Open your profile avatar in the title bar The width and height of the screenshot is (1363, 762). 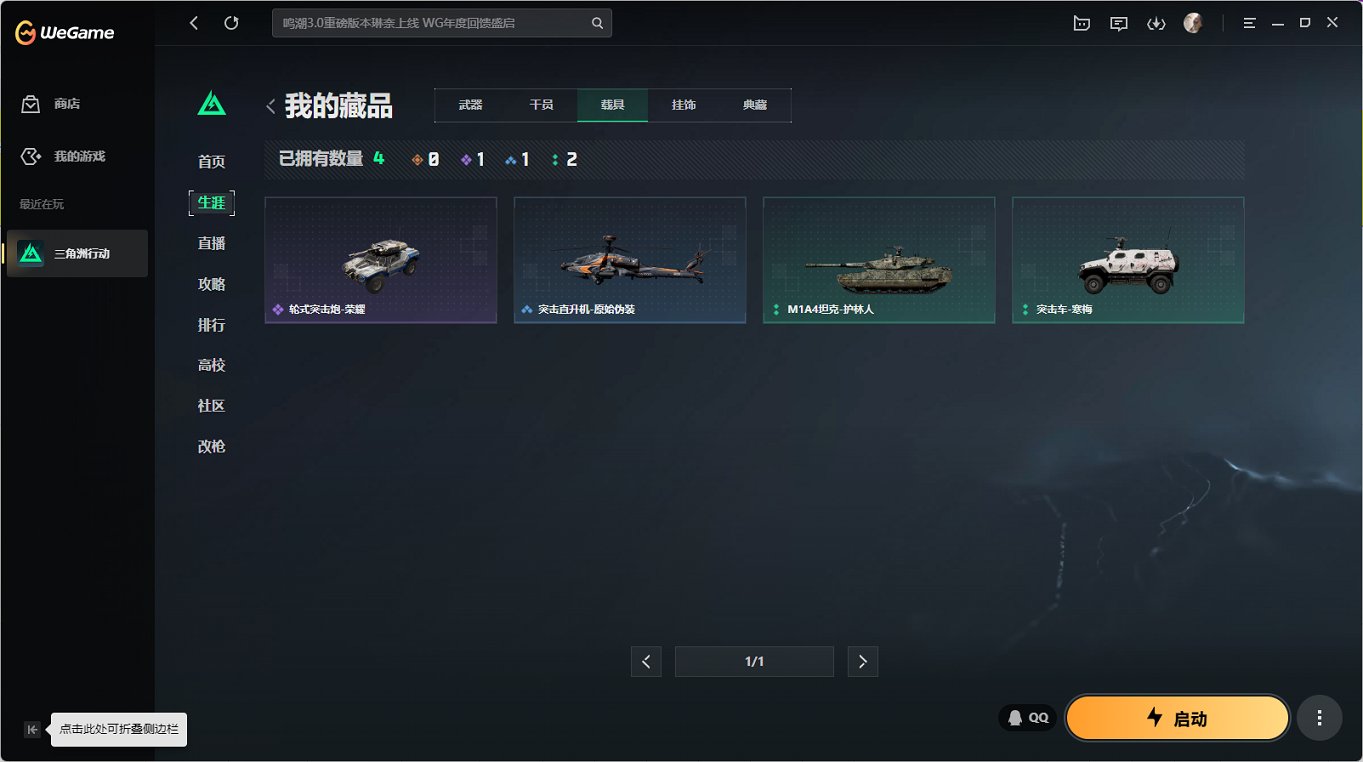click(x=1192, y=22)
